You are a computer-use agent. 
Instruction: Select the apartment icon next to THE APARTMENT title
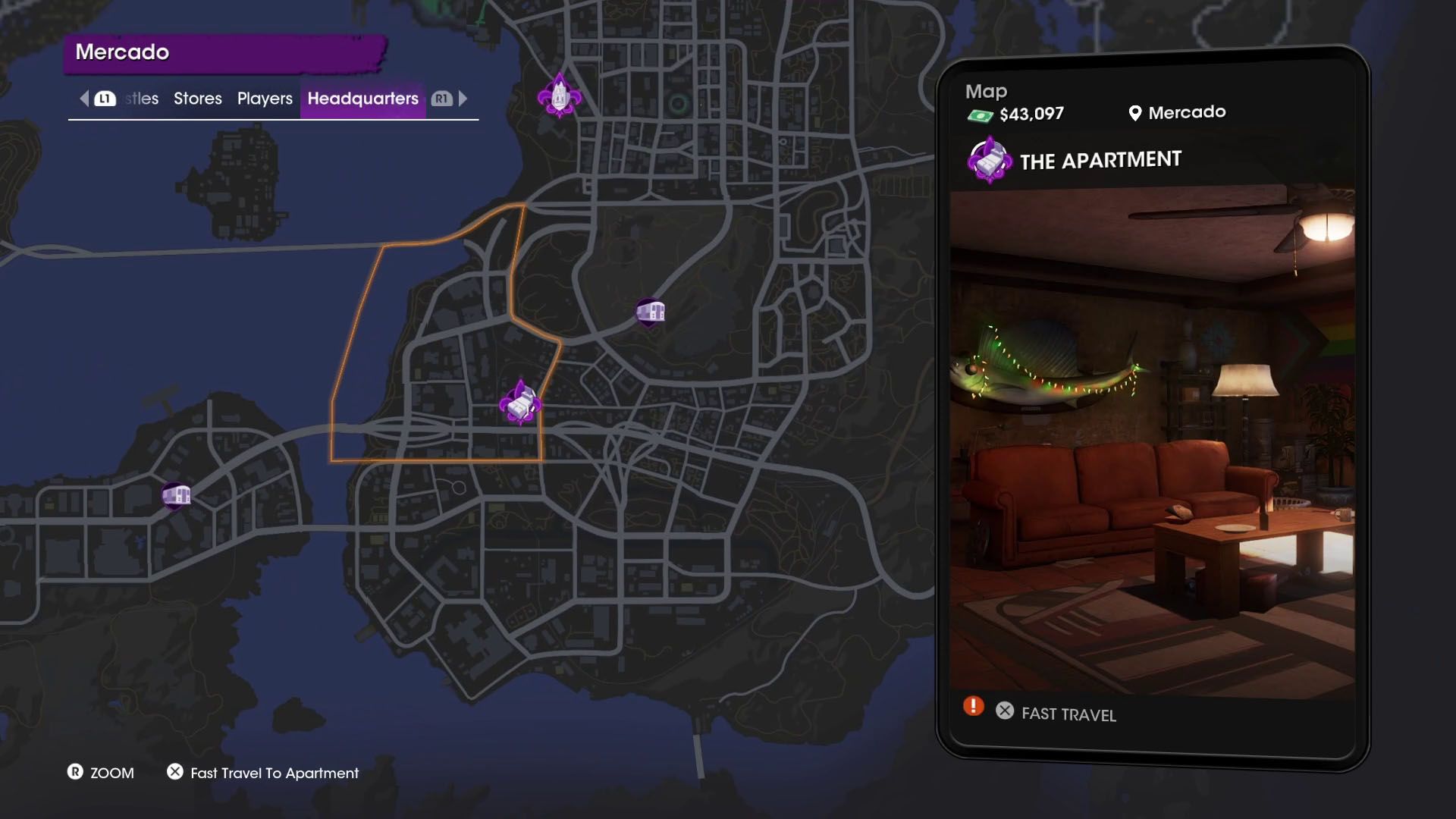point(988,159)
